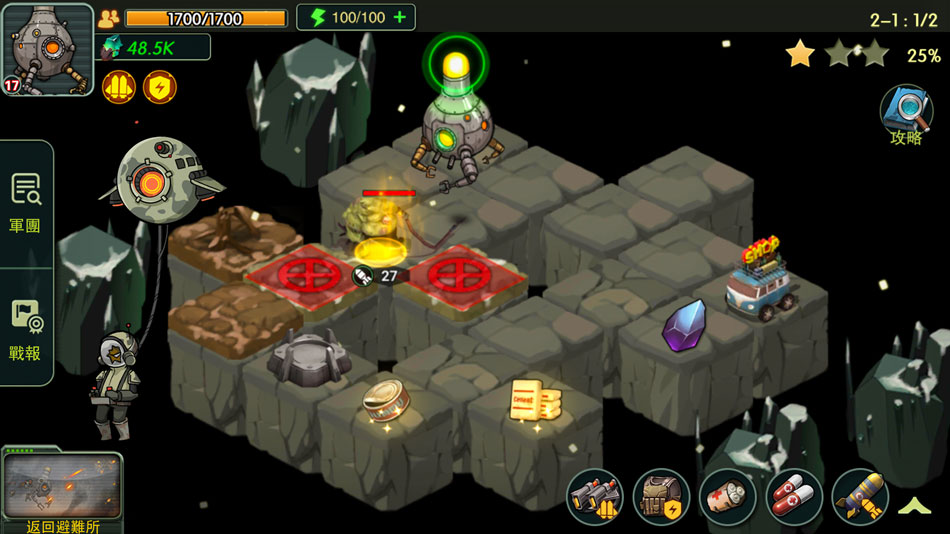The height and width of the screenshot is (534, 950).
Task: Select the triple-bullet attack buff icon
Action: [x=119, y=87]
